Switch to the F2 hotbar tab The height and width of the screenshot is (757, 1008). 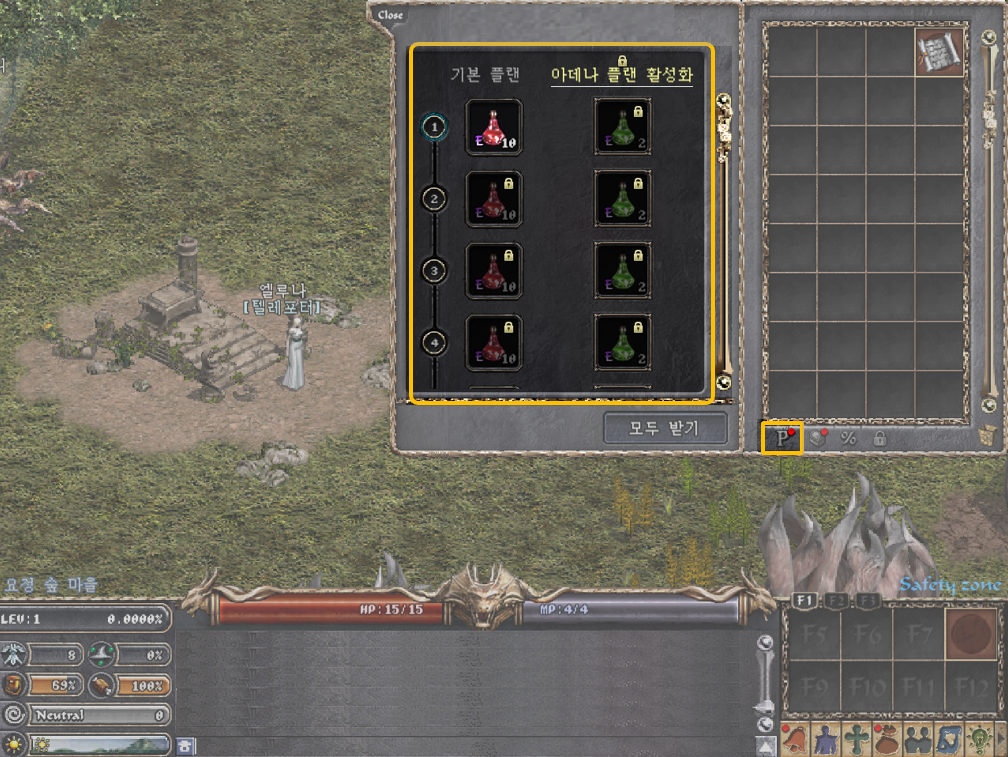[x=839, y=600]
